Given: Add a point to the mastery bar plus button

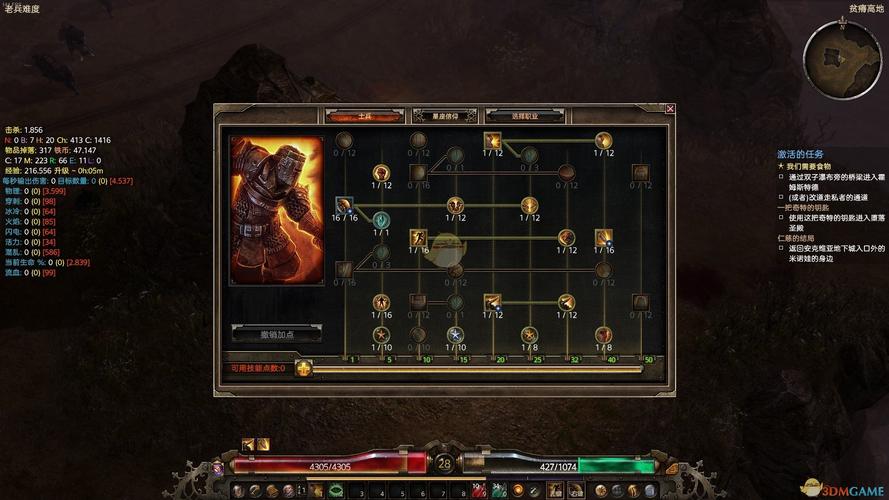Looking at the screenshot, I should pyautogui.click(x=304, y=368).
